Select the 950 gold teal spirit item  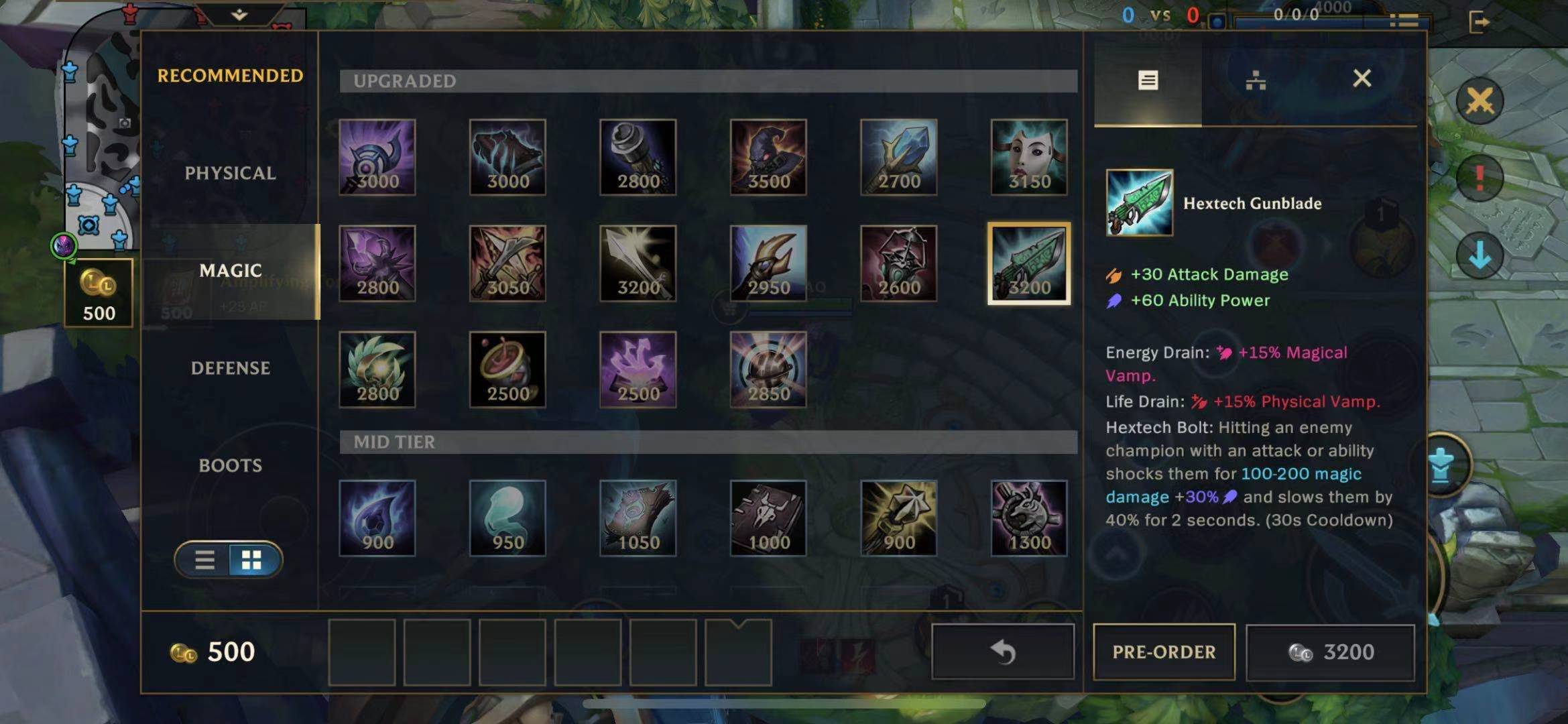click(x=507, y=518)
